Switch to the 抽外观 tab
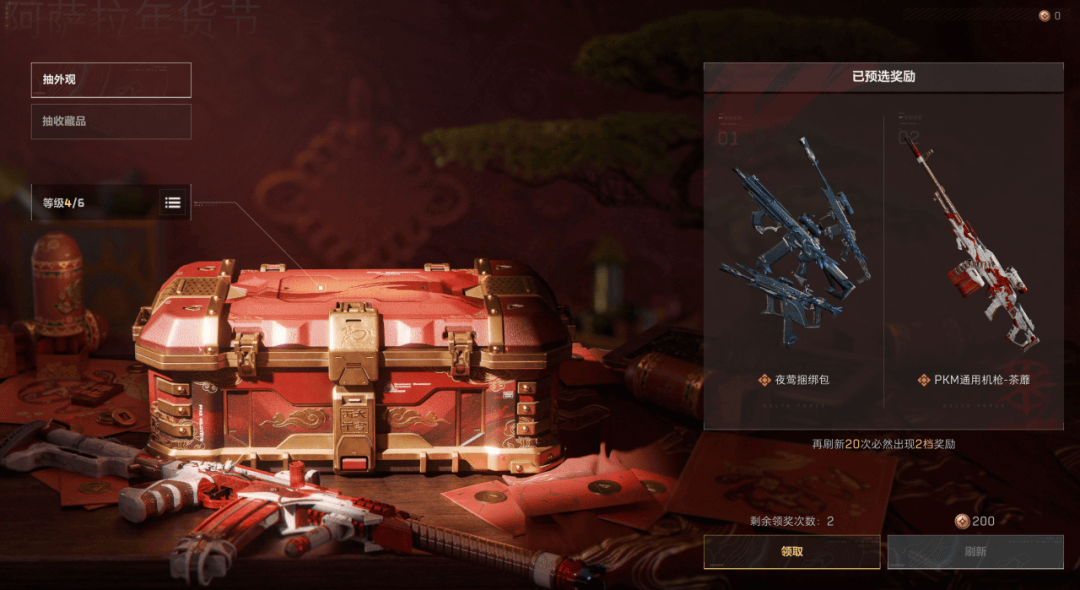 (x=110, y=80)
